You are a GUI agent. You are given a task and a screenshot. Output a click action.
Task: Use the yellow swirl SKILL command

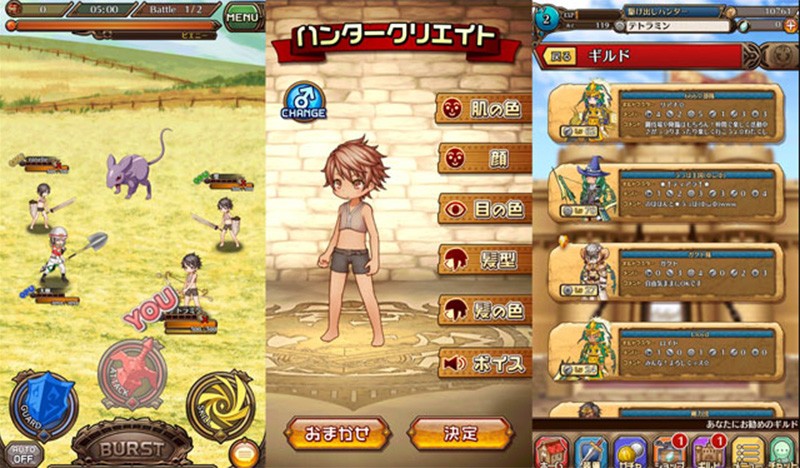click(x=220, y=404)
